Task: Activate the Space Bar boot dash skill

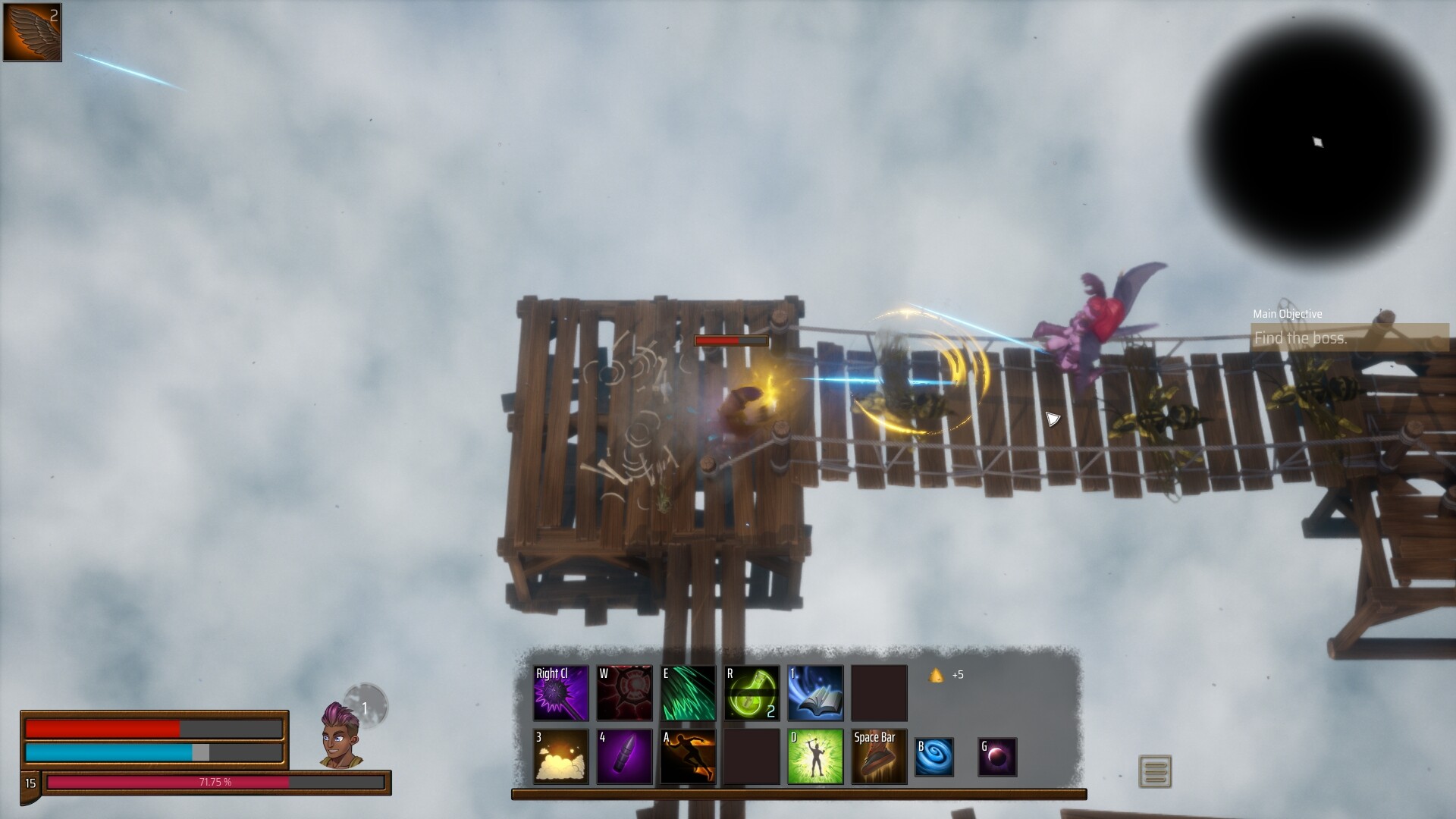Action: coord(877,756)
